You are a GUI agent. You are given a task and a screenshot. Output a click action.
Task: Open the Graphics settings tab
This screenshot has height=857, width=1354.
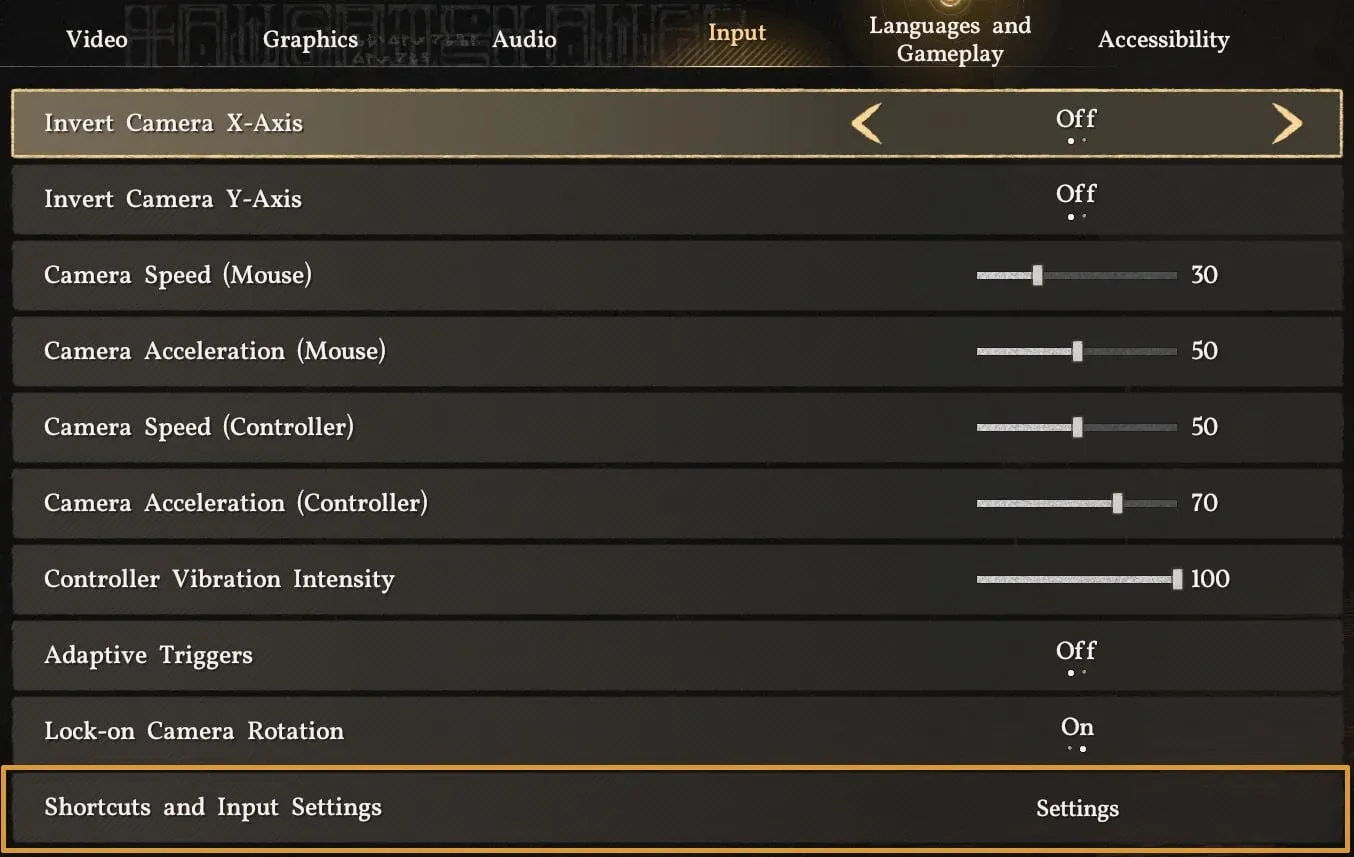(x=311, y=39)
